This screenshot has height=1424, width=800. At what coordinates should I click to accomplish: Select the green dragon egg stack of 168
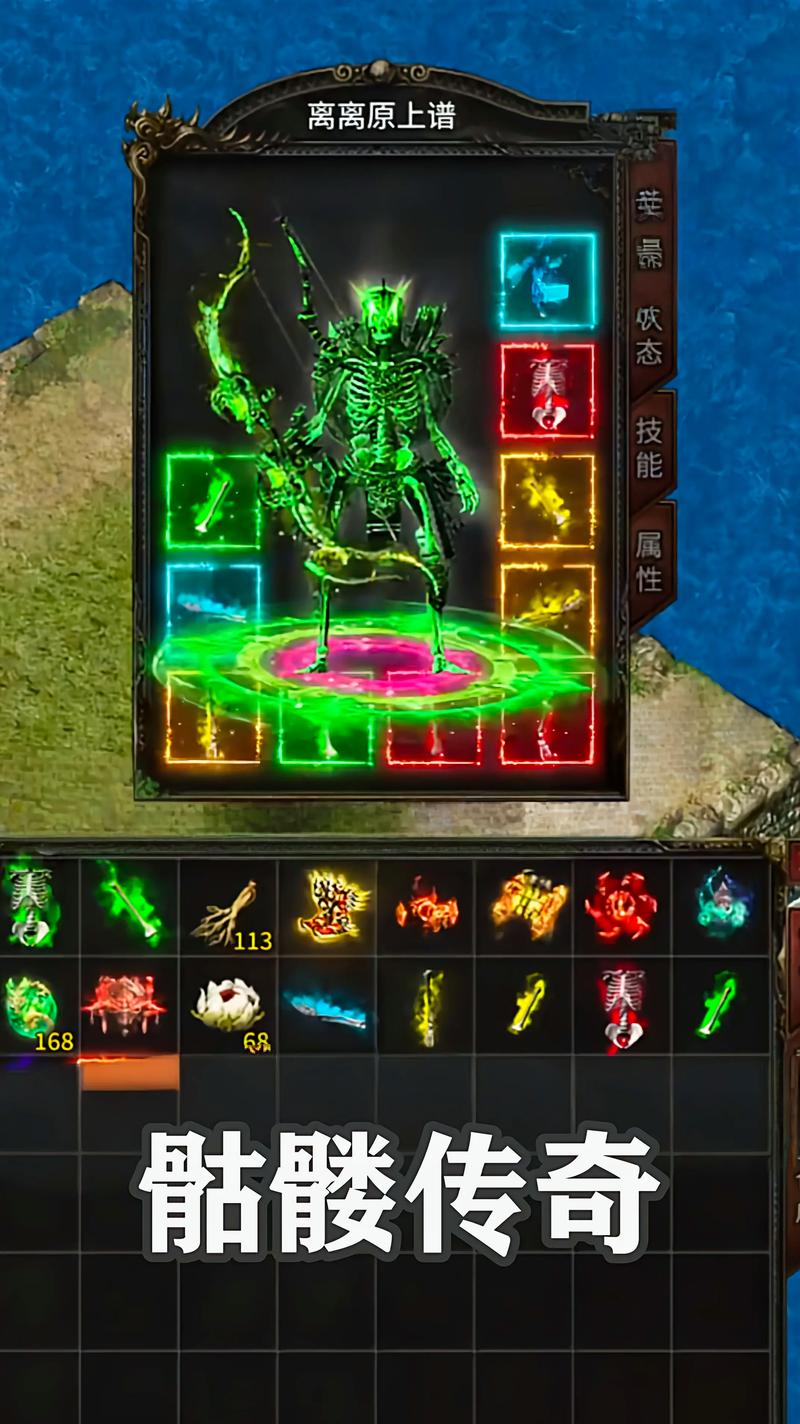click(x=32, y=1007)
